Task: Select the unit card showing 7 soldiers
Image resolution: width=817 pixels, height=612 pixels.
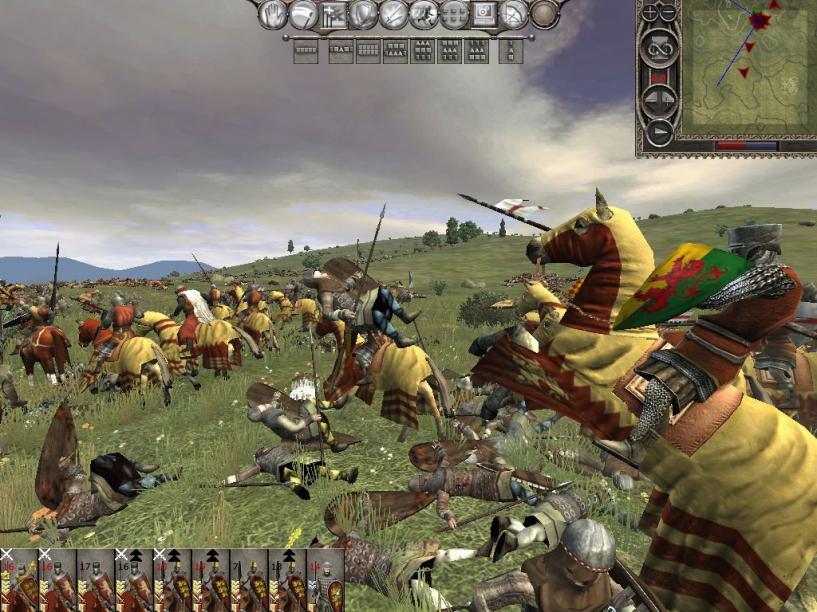Action: [x=247, y=580]
